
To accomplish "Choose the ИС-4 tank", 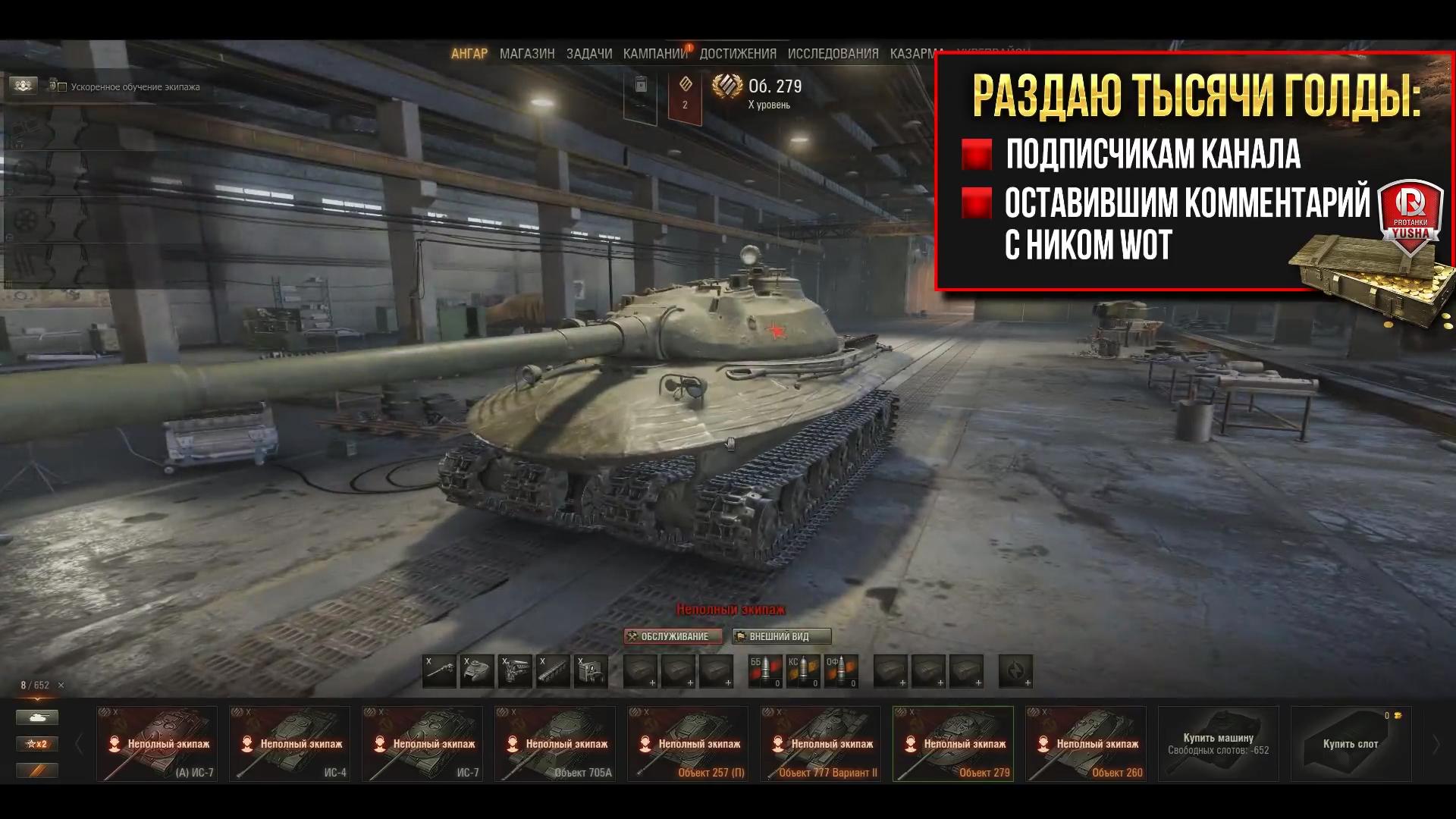I will coord(290,743).
